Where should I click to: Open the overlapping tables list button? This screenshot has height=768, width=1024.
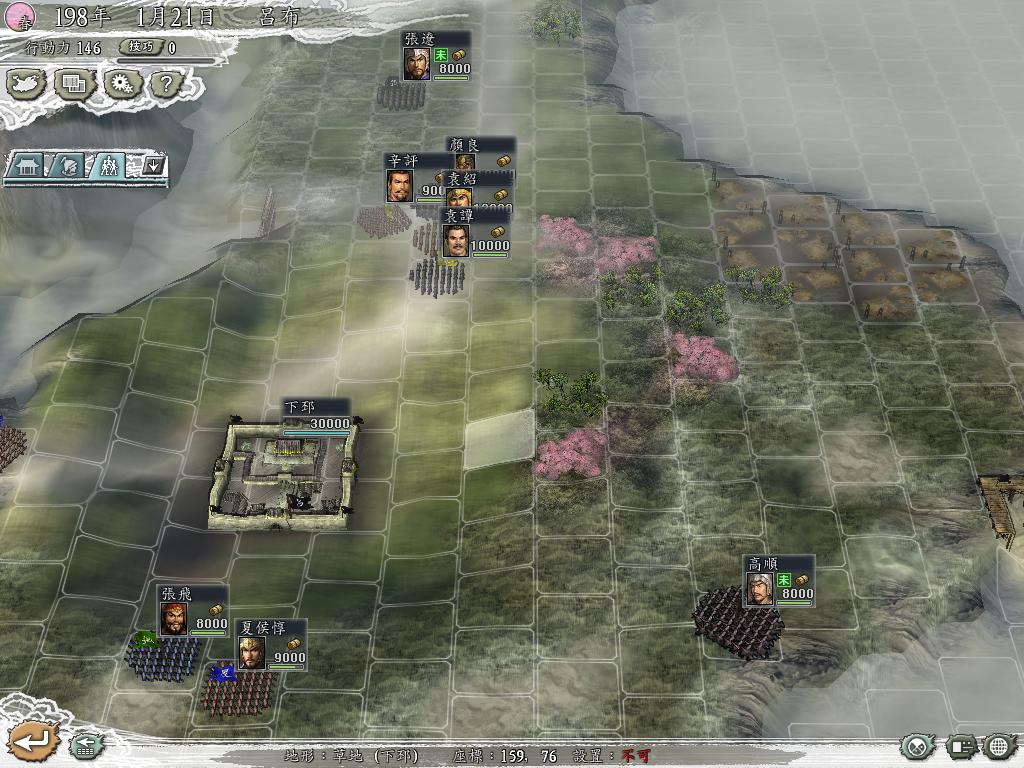click(75, 83)
